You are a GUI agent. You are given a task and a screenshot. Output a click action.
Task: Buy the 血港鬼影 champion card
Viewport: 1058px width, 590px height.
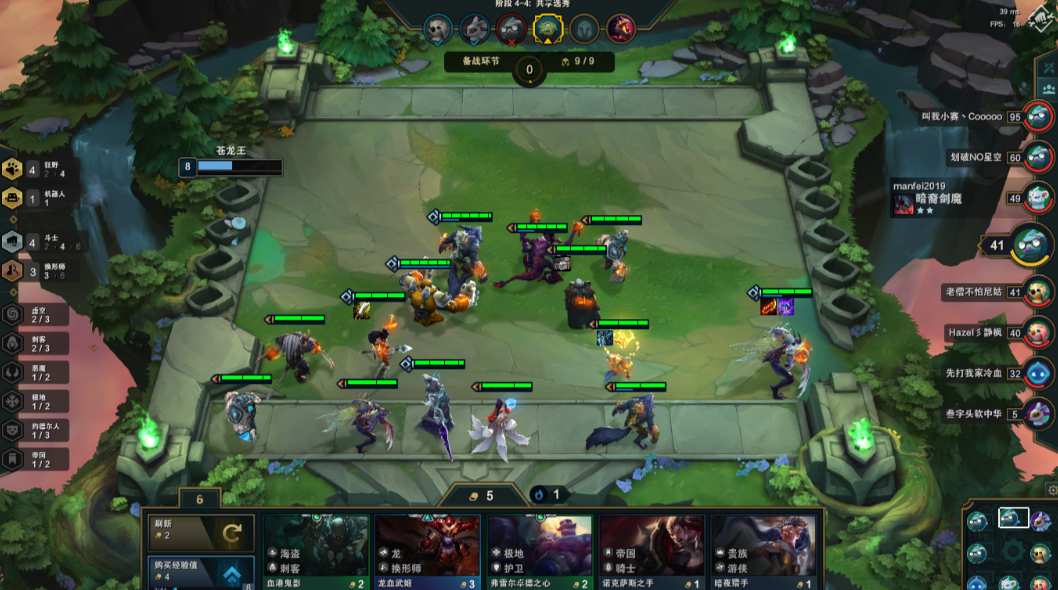pos(316,553)
